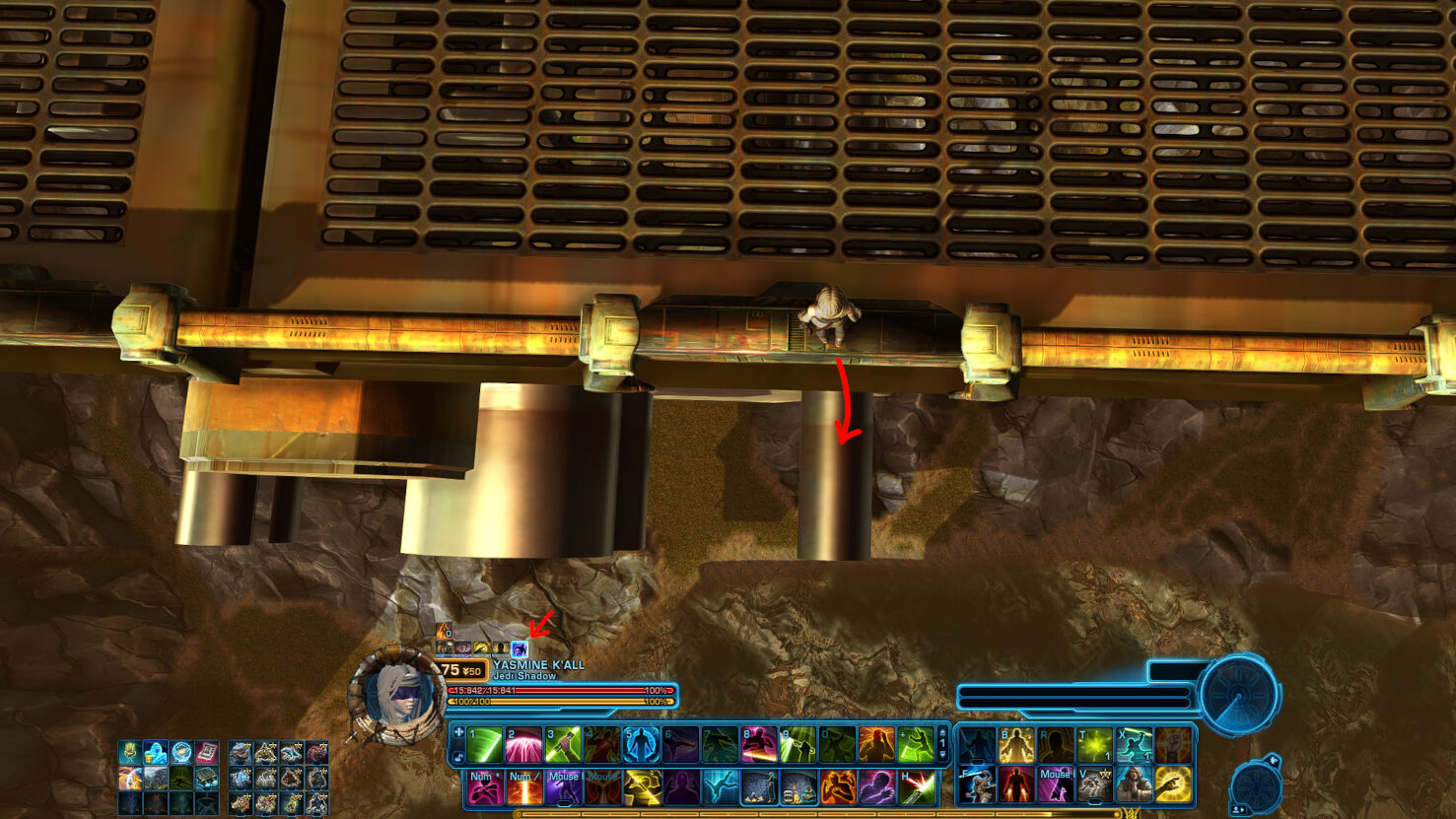This screenshot has height=819, width=1456.
Task: Activate the hooded meditating Jedi ability
Action: (x=1134, y=786)
